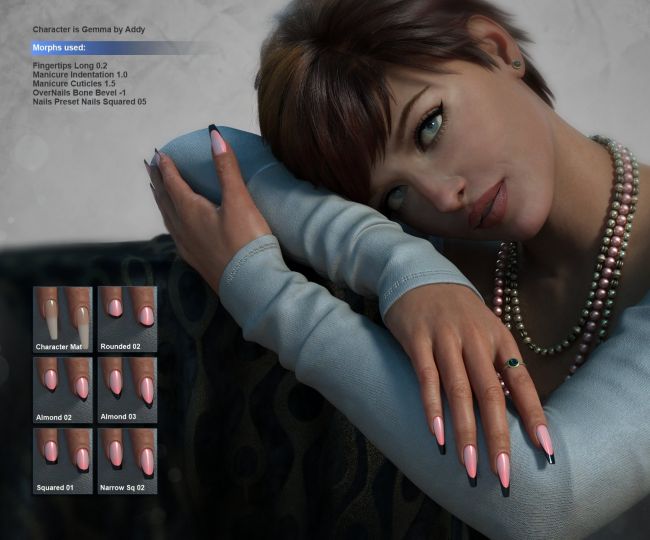
Task: Choose the Rounded 02 nail preset
Action: click(127, 318)
